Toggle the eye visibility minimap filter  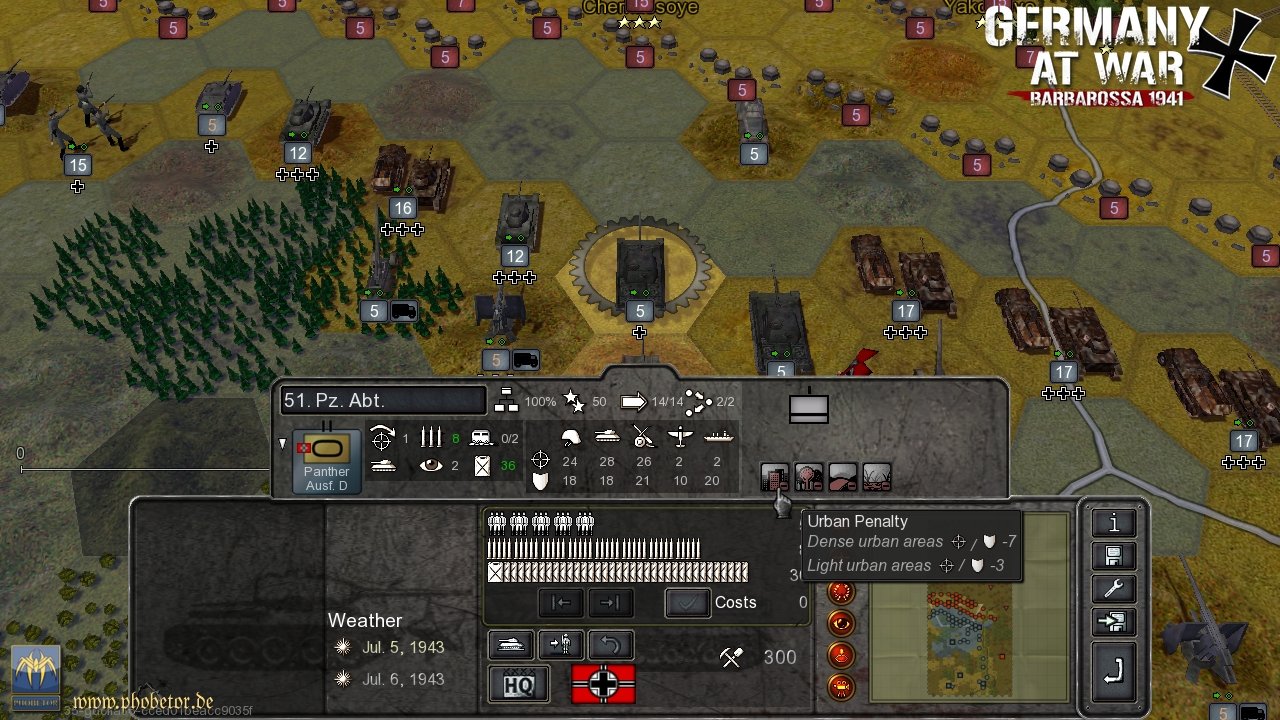841,624
